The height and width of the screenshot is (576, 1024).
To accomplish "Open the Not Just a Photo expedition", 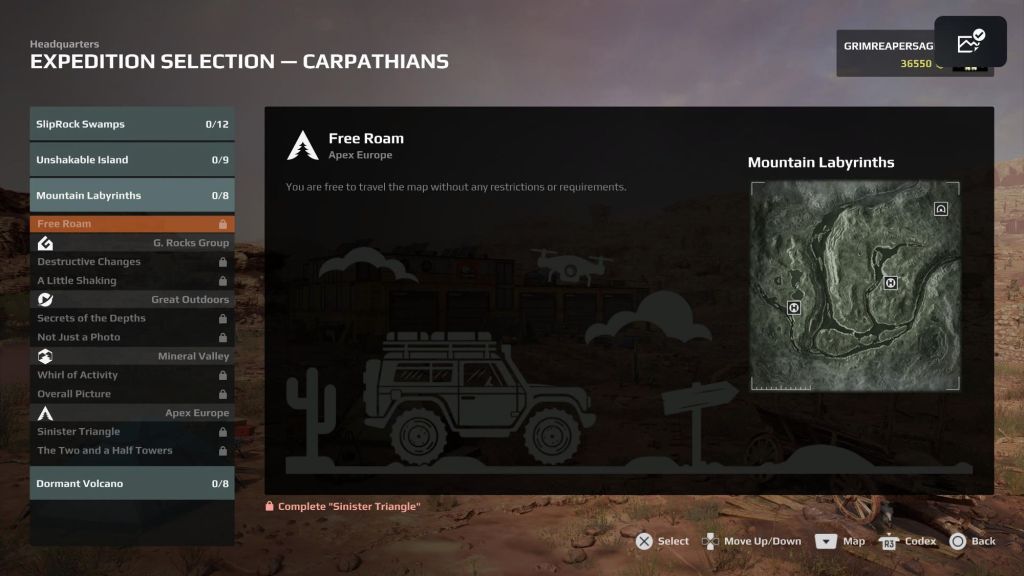I will click(132, 337).
